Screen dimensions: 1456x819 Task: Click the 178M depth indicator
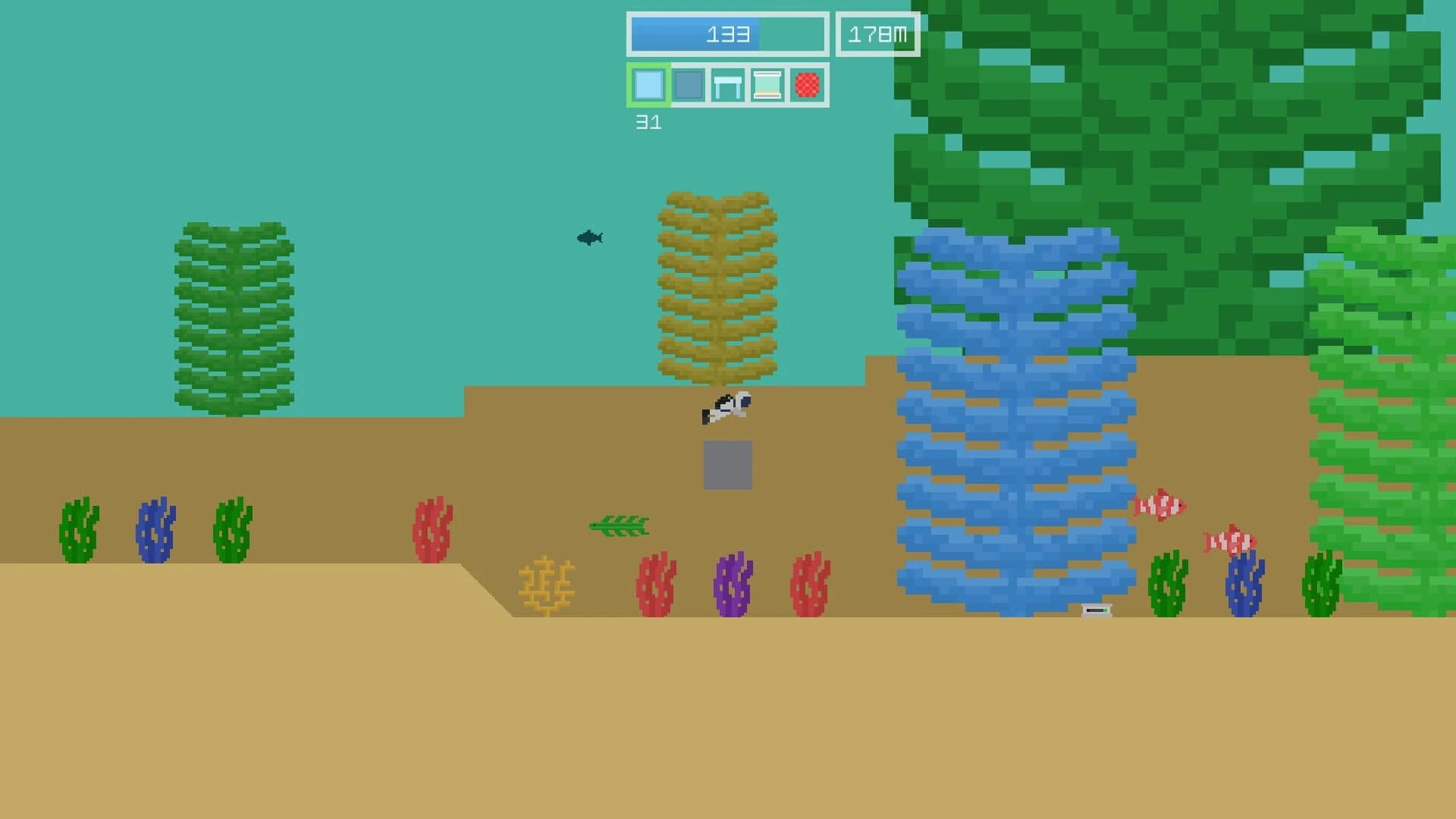pos(877,33)
